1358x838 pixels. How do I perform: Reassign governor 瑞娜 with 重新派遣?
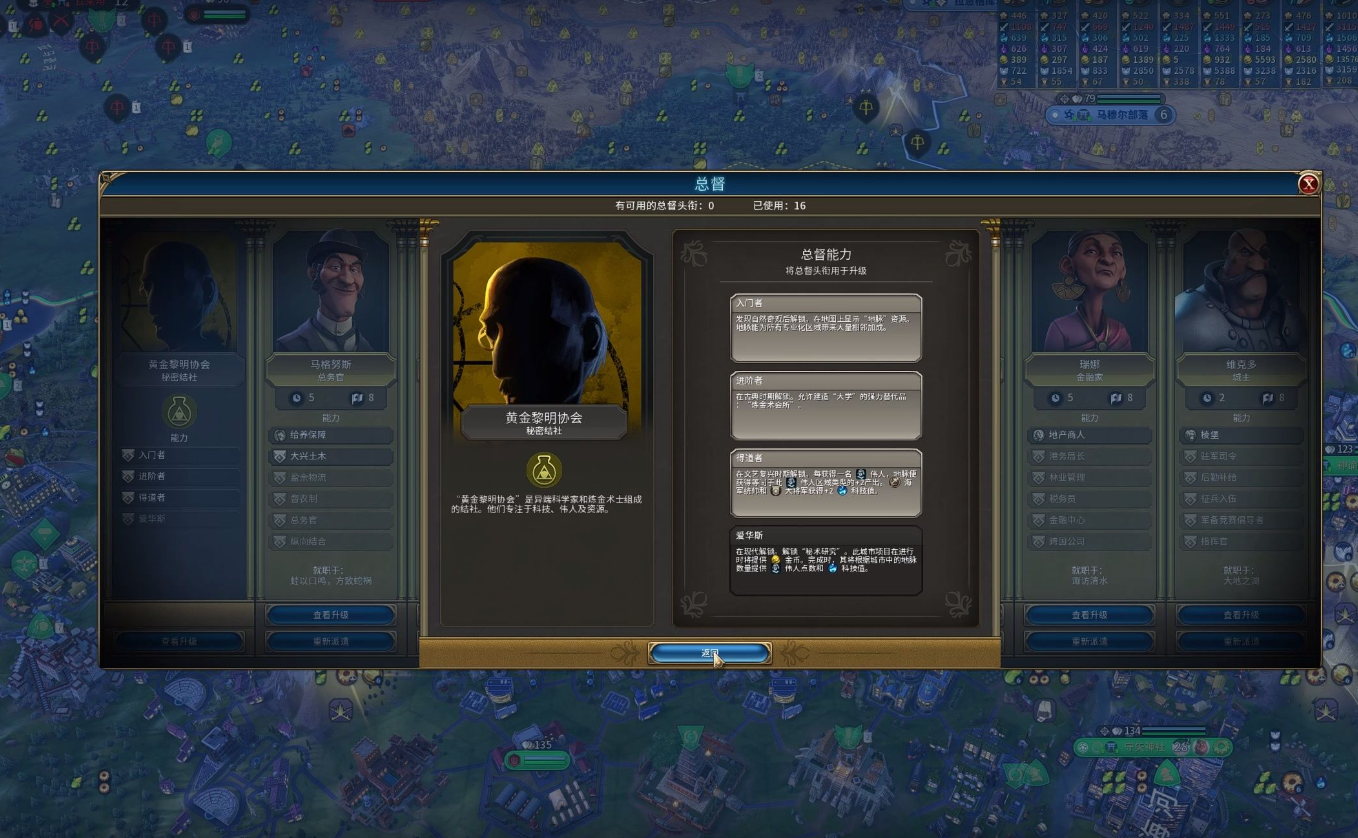pos(1089,641)
